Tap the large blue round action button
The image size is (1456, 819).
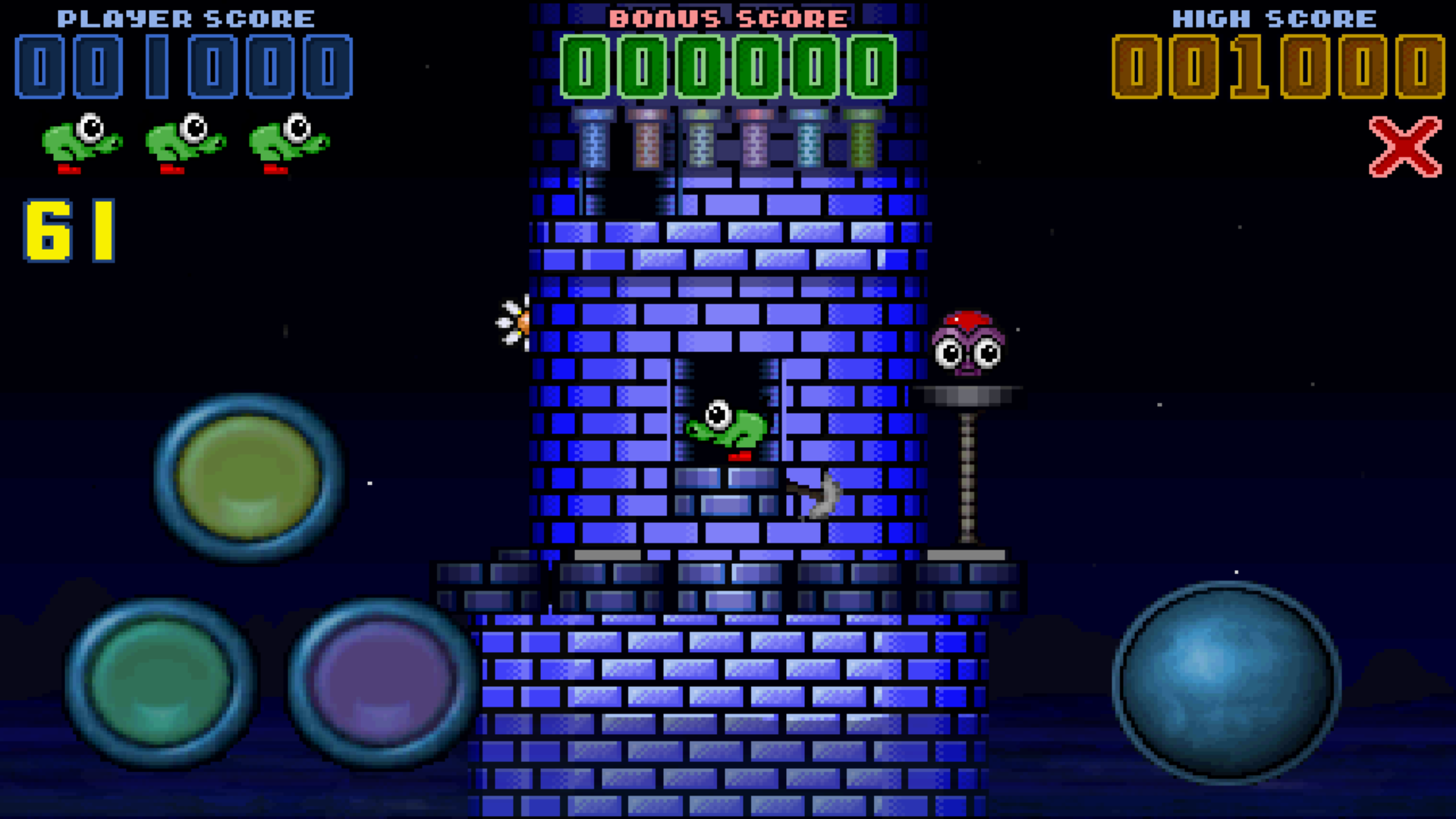pos(1225,682)
